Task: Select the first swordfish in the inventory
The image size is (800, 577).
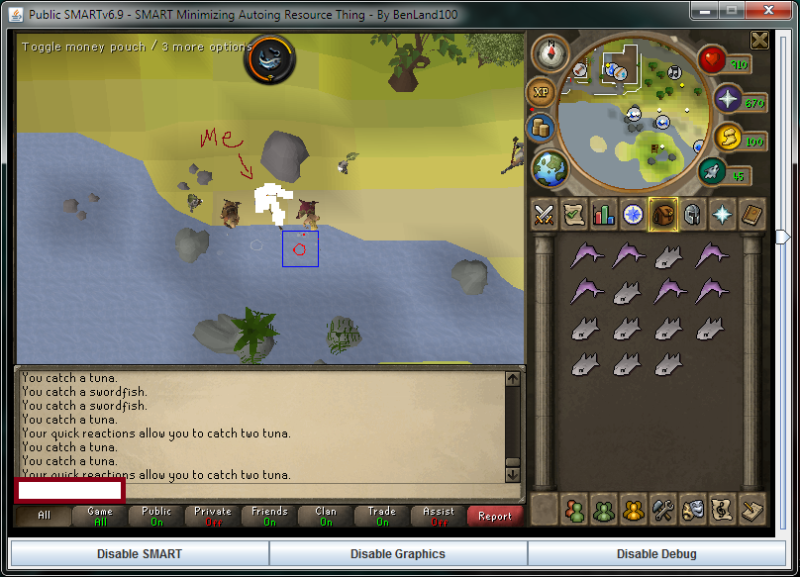Action: pyautogui.click(x=585, y=256)
